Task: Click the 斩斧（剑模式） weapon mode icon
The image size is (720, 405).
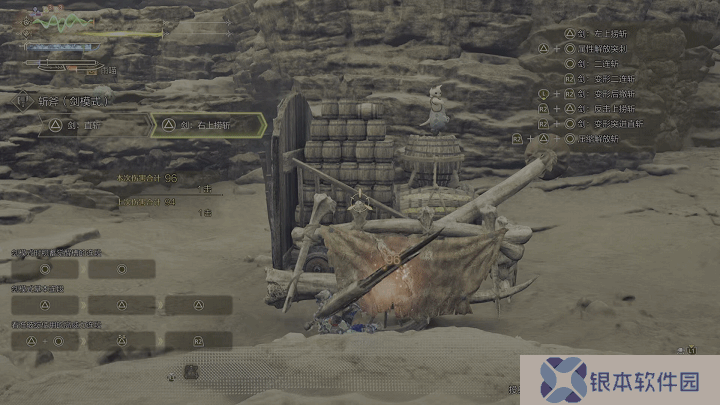Action: (x=22, y=101)
